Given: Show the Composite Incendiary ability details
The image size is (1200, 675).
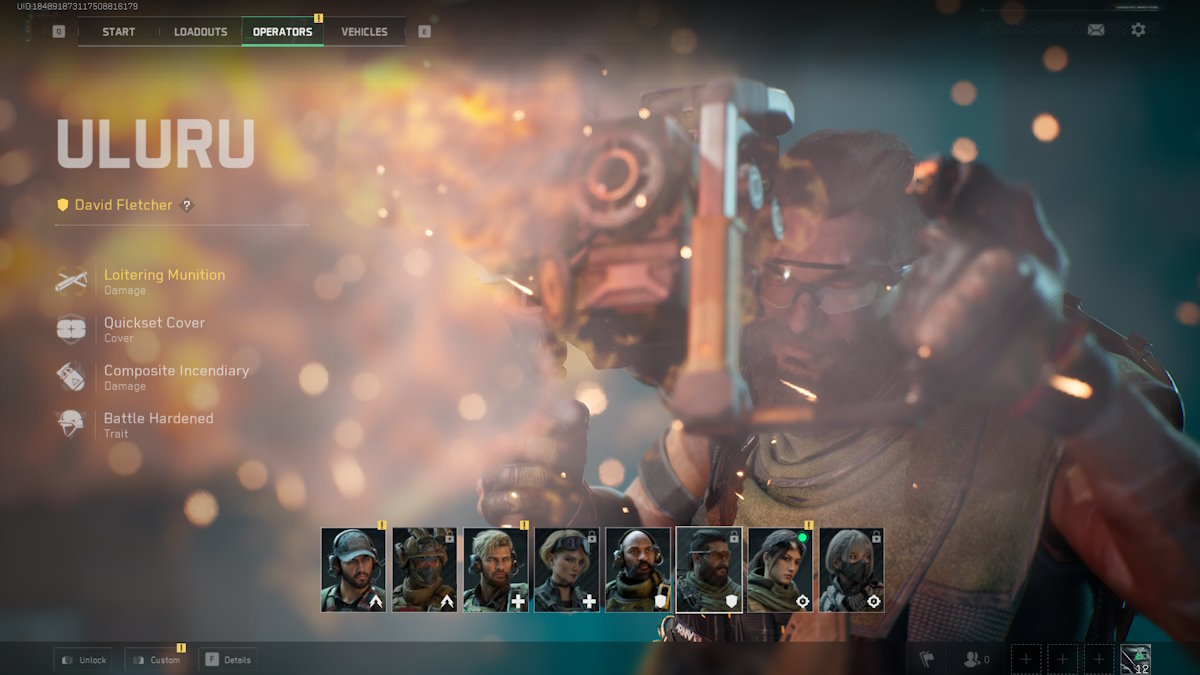Looking at the screenshot, I should pyautogui.click(x=176, y=371).
